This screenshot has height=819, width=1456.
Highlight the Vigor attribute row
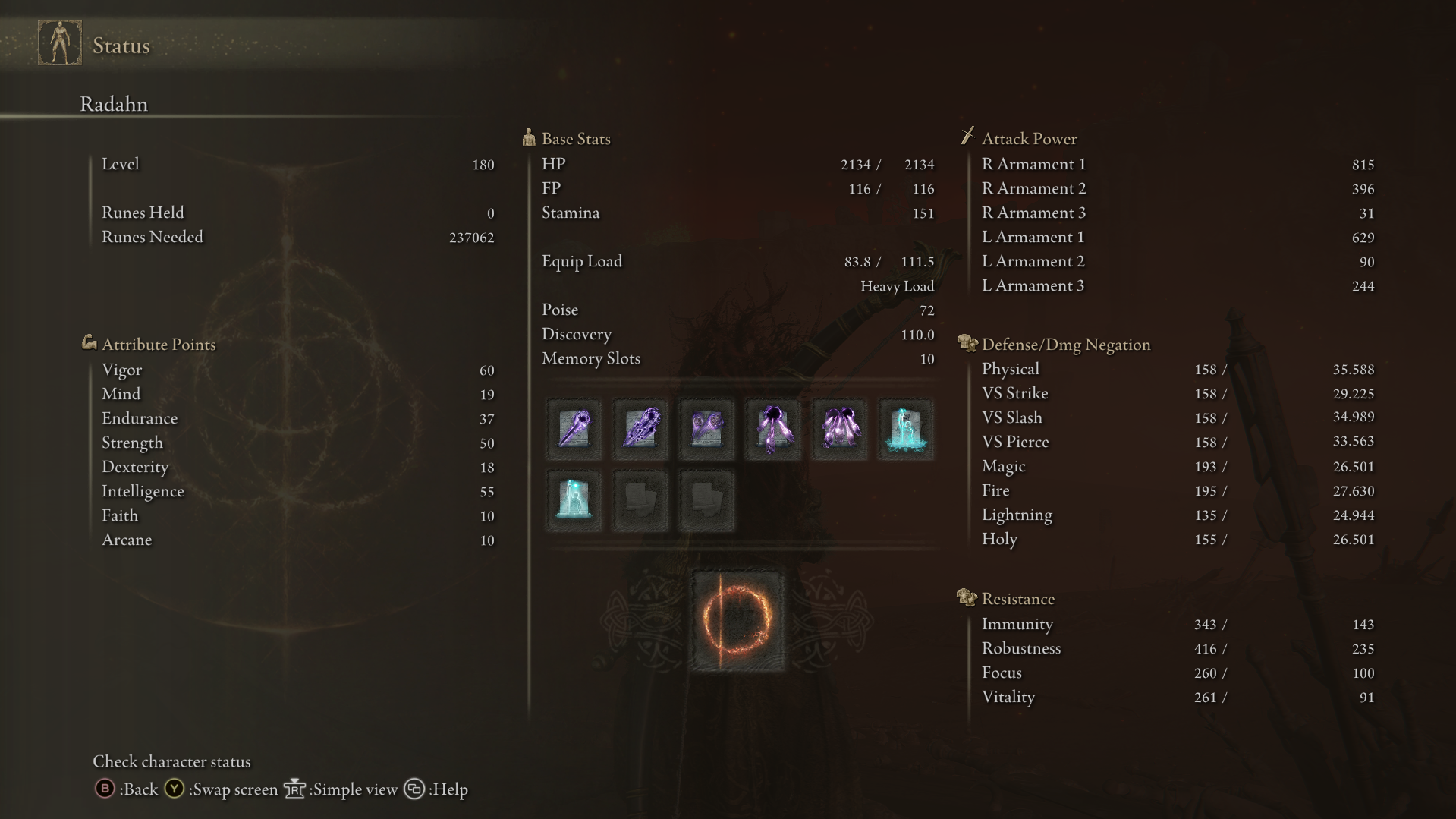297,370
